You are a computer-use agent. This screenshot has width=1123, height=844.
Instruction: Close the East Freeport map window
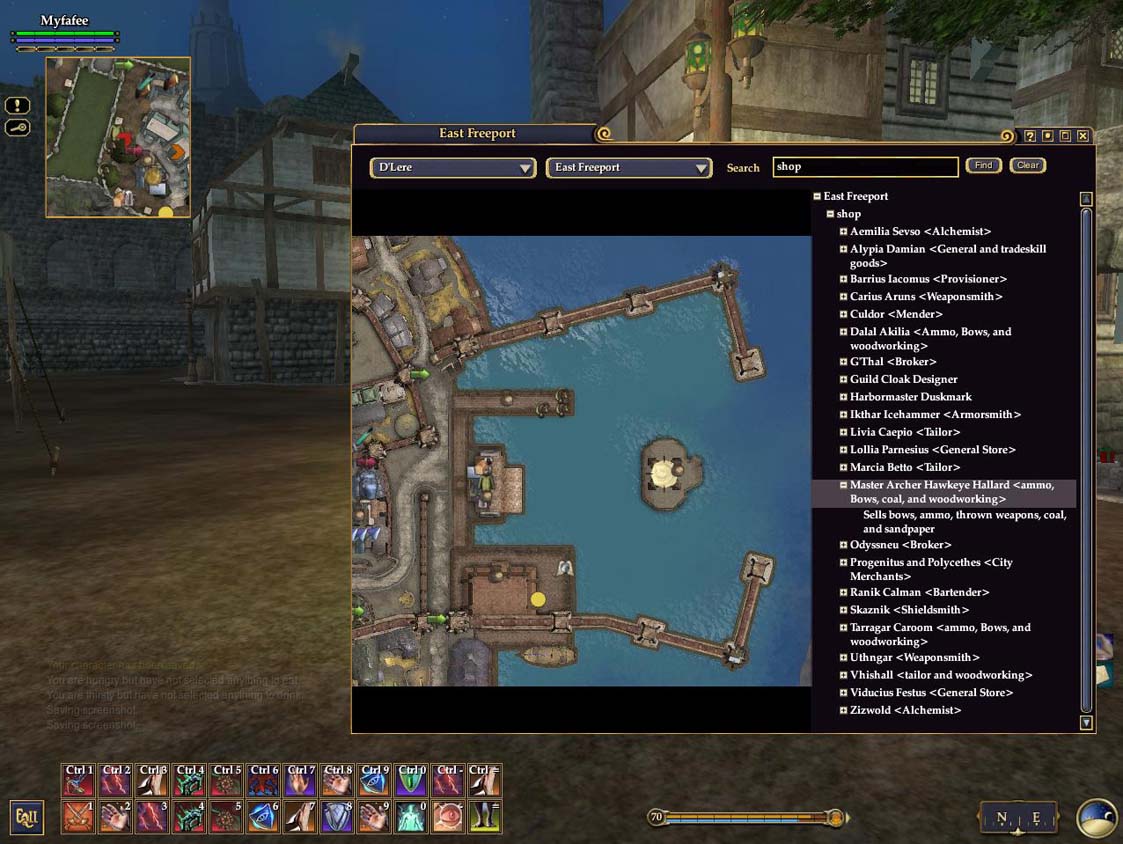click(1083, 136)
